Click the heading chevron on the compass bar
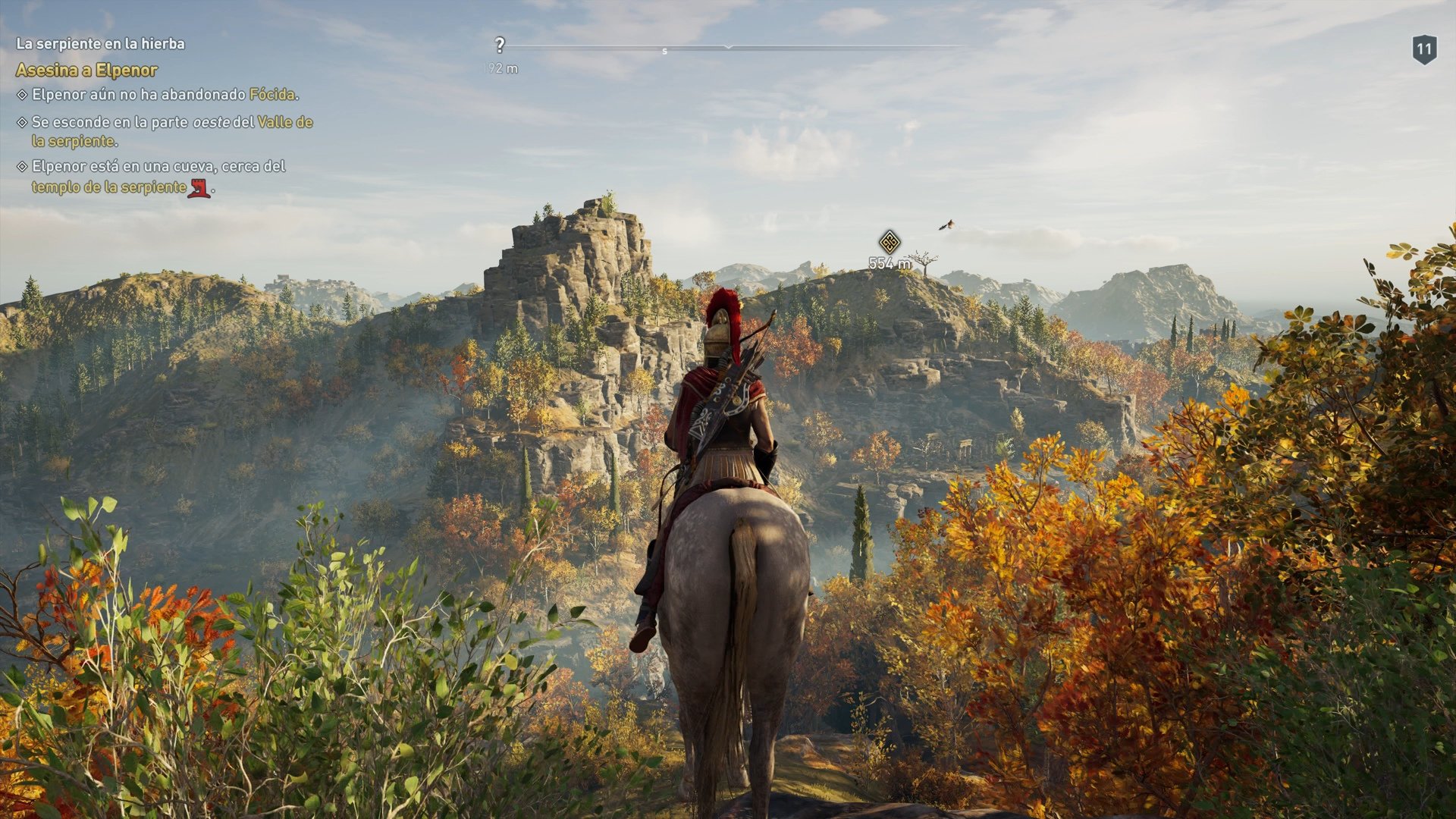 pos(728,48)
